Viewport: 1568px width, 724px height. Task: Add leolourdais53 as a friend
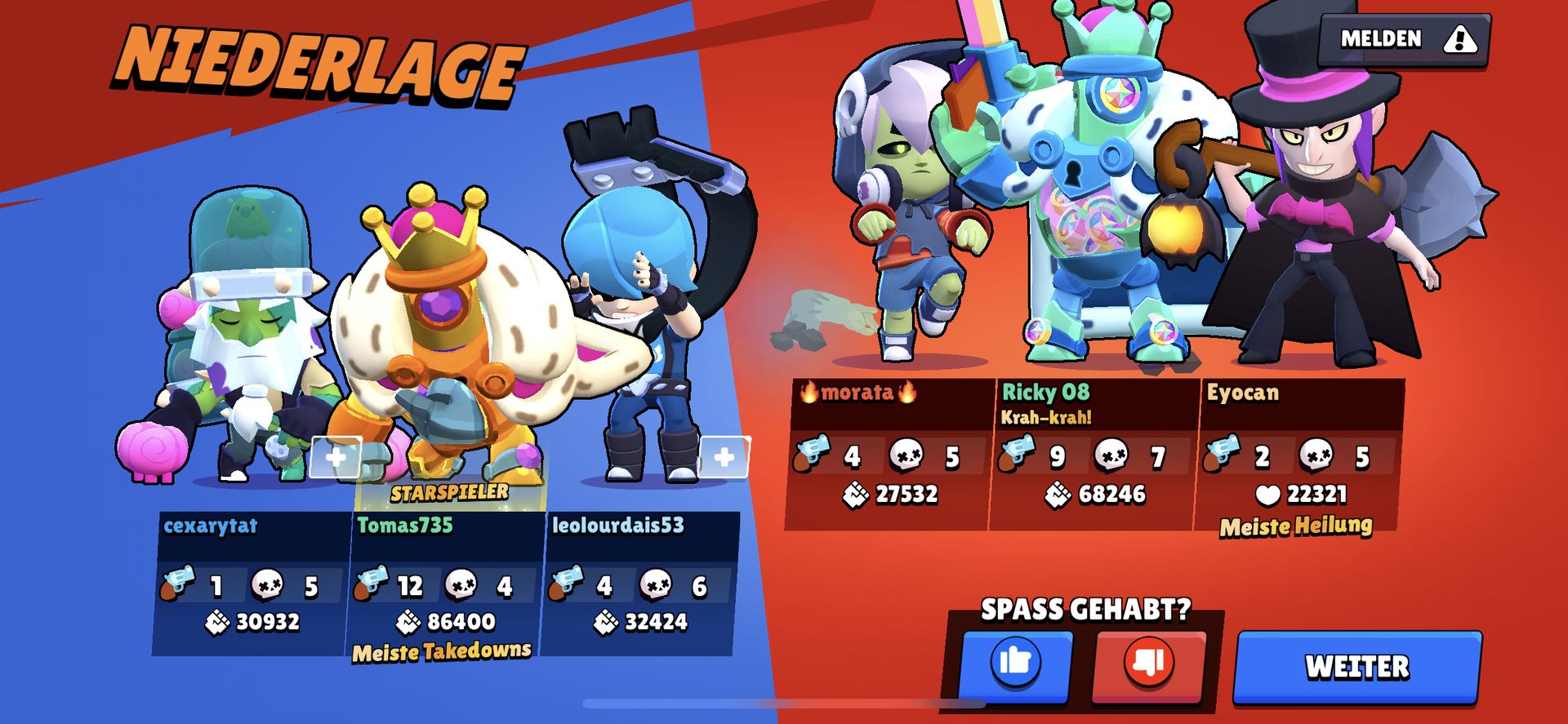coord(724,457)
